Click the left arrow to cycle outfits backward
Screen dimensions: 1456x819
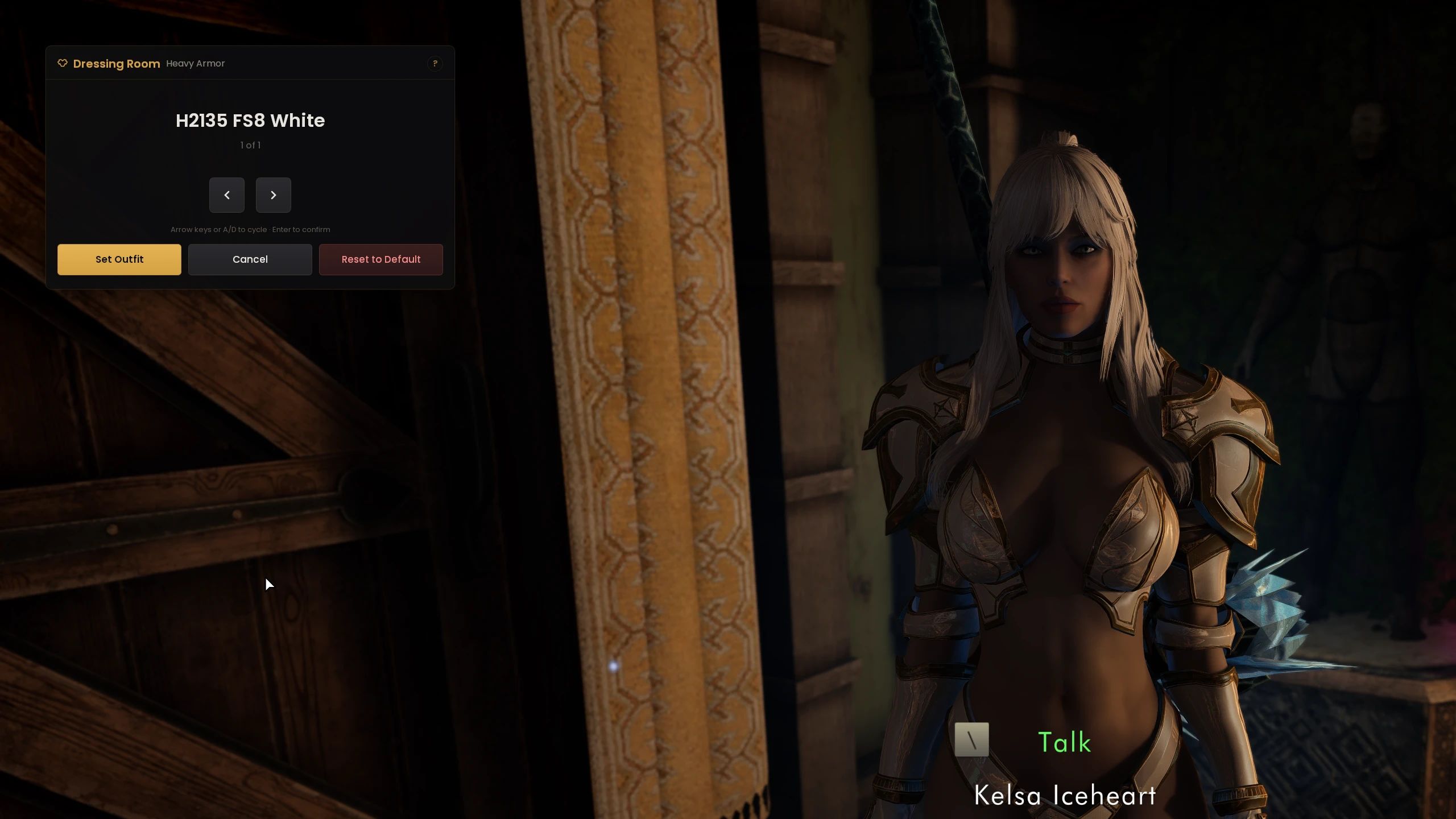point(227,195)
